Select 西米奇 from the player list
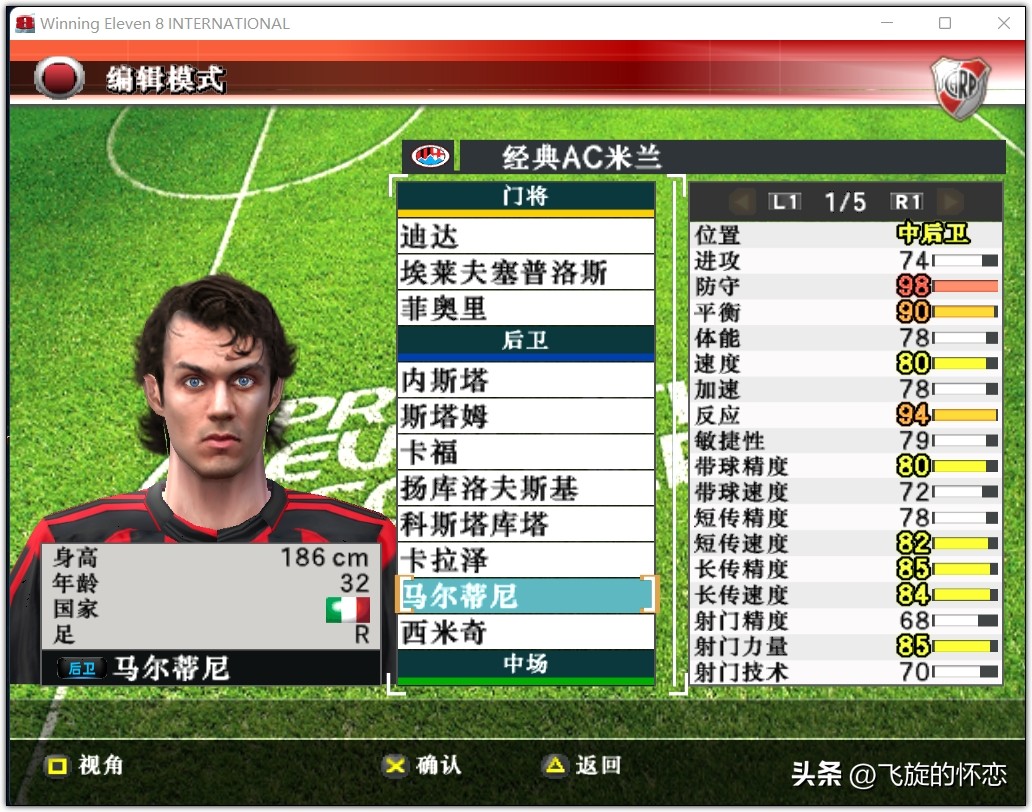 (525, 632)
